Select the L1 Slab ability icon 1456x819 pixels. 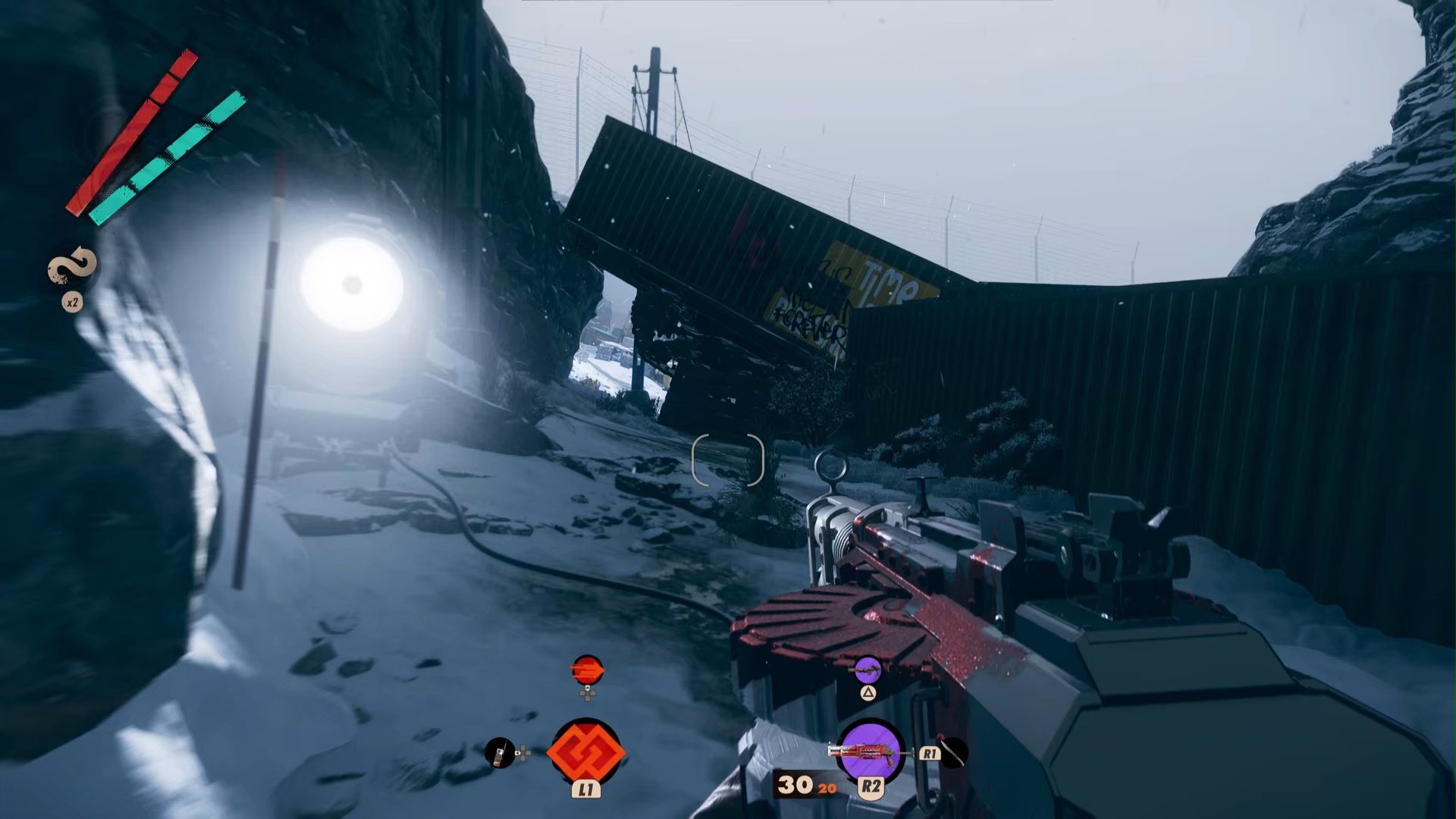point(585,752)
